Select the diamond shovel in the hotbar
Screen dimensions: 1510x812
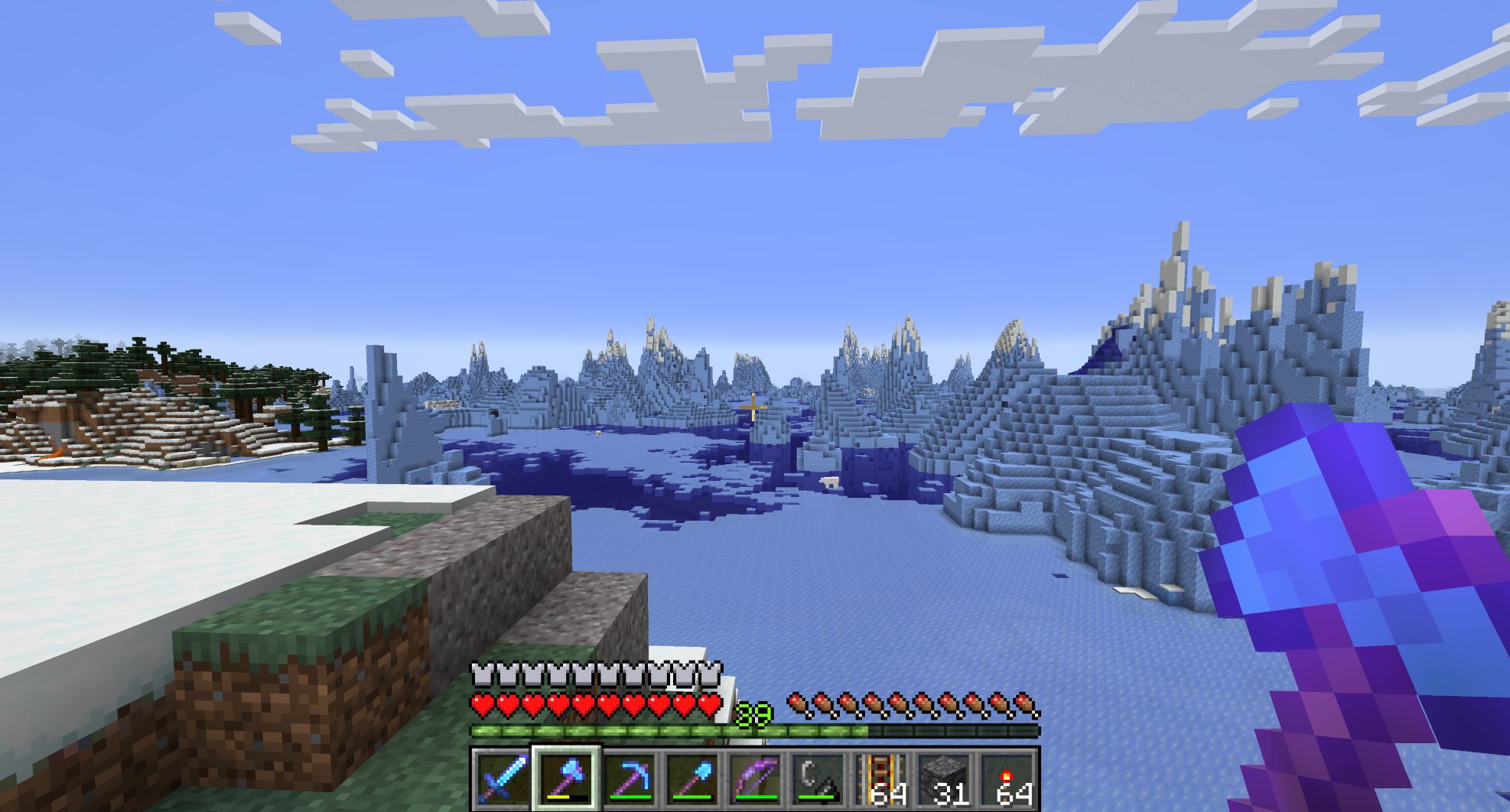tap(693, 779)
